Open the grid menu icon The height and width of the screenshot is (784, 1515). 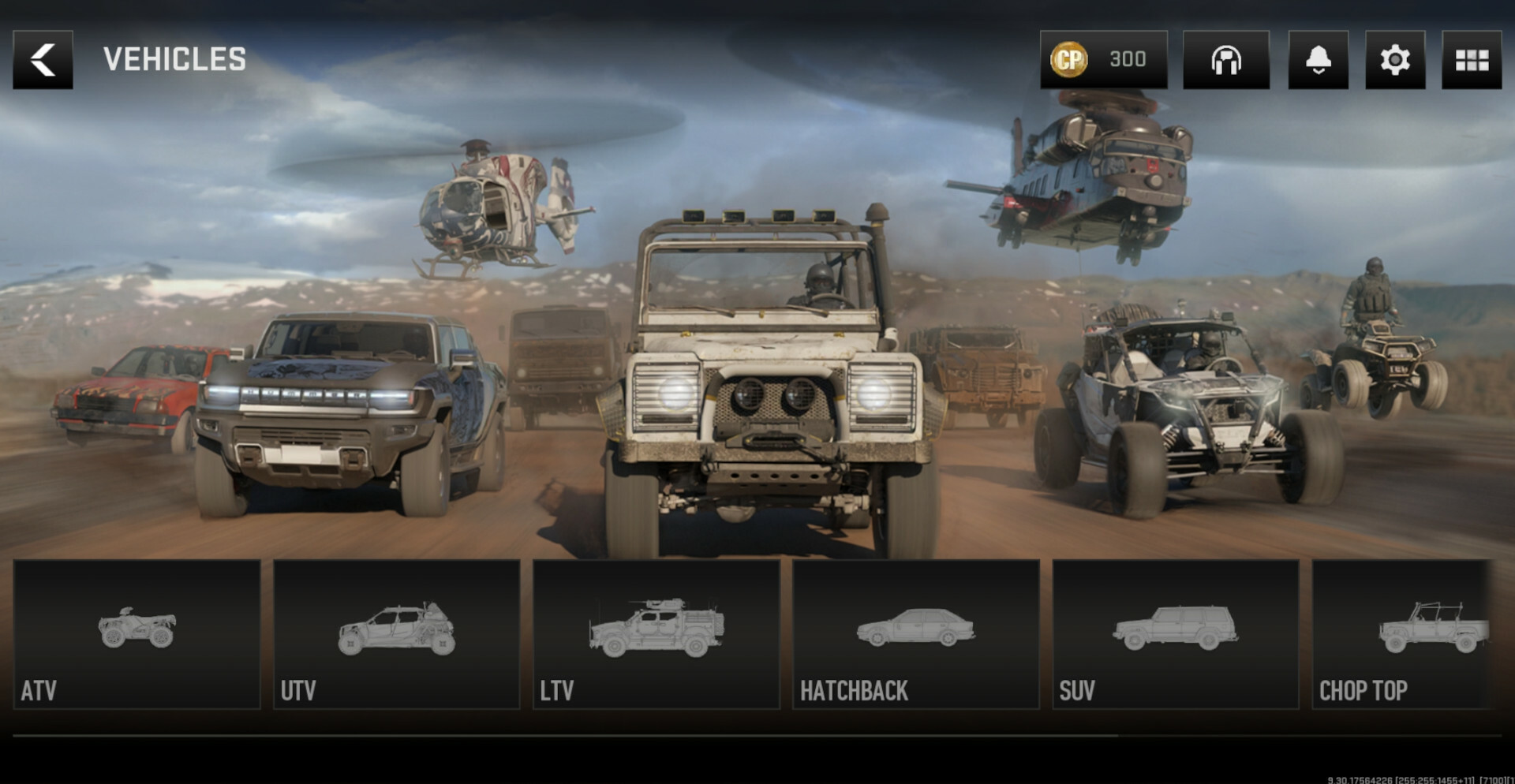[1471, 60]
